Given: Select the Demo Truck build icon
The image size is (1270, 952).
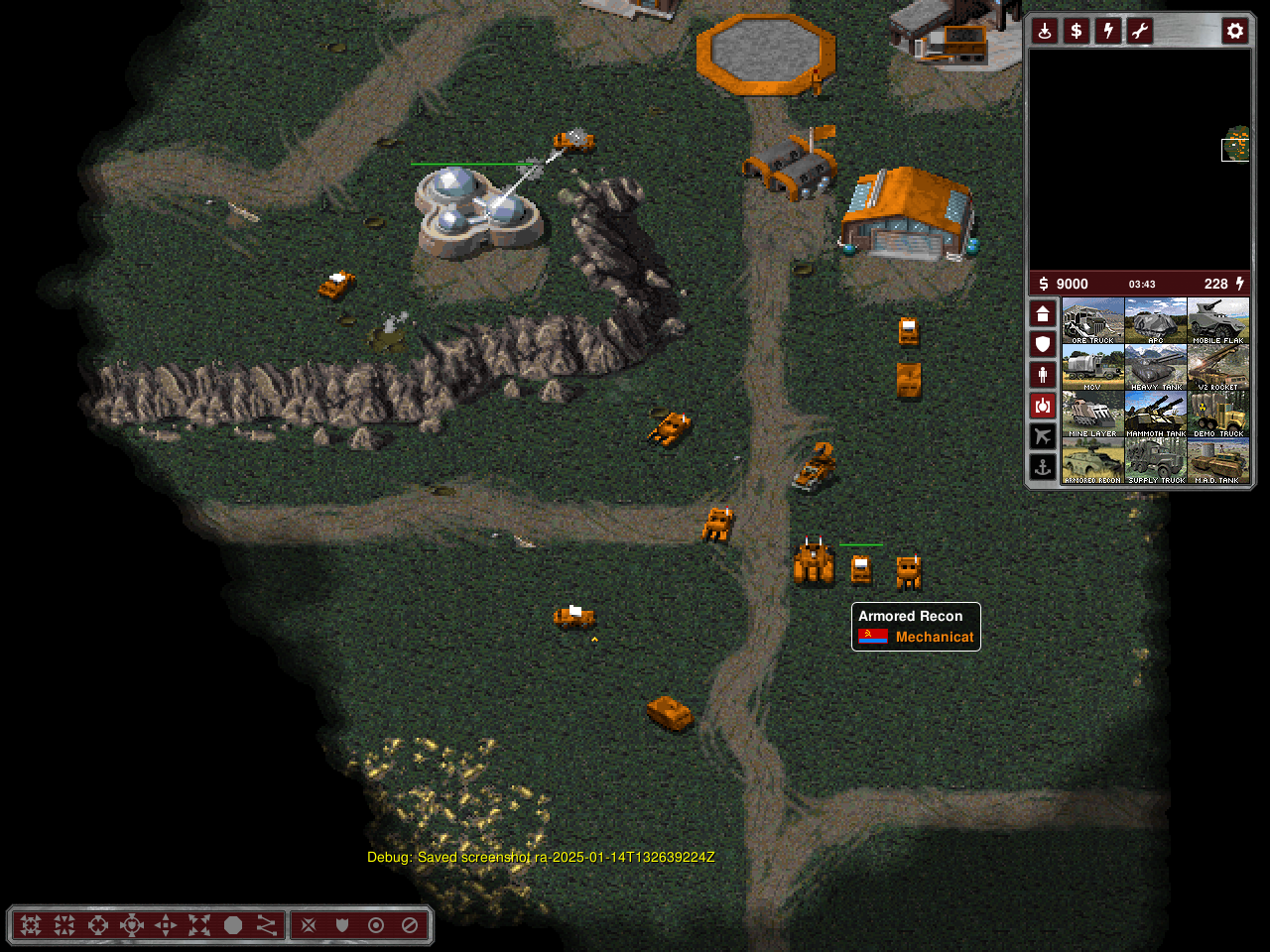Looking at the screenshot, I should [1218, 415].
